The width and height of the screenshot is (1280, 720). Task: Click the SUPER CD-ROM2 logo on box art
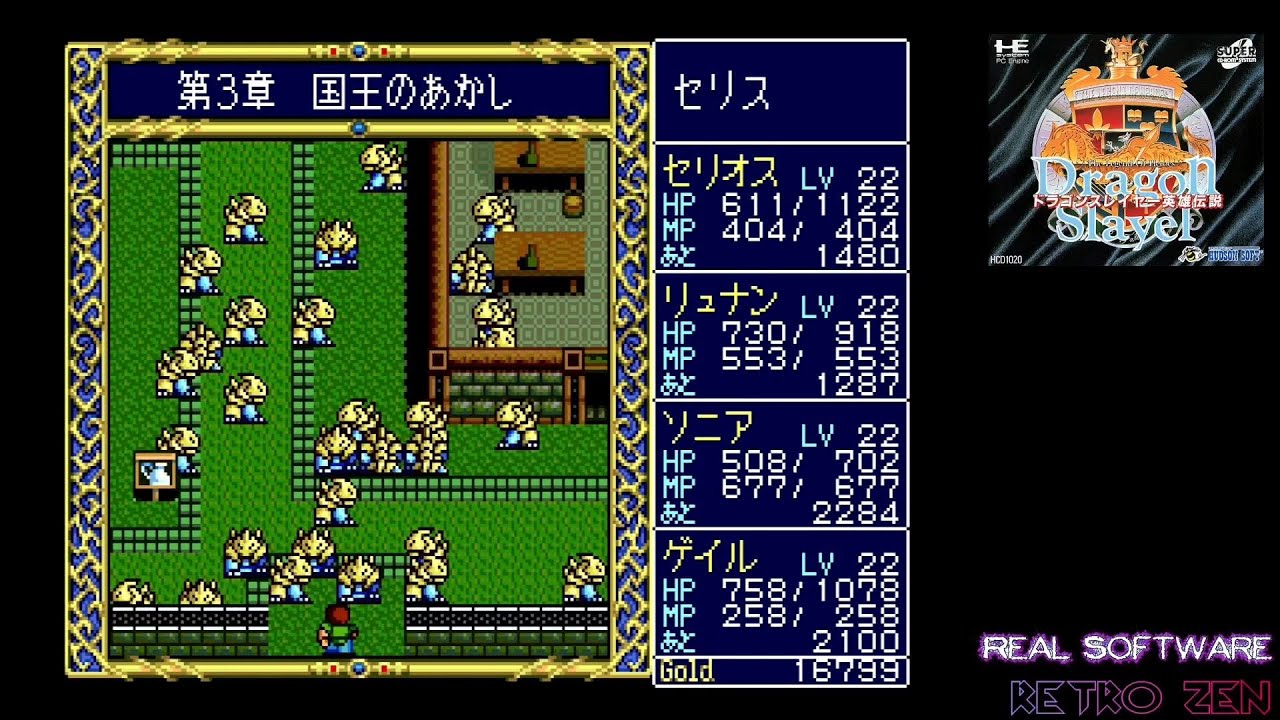(1235, 52)
